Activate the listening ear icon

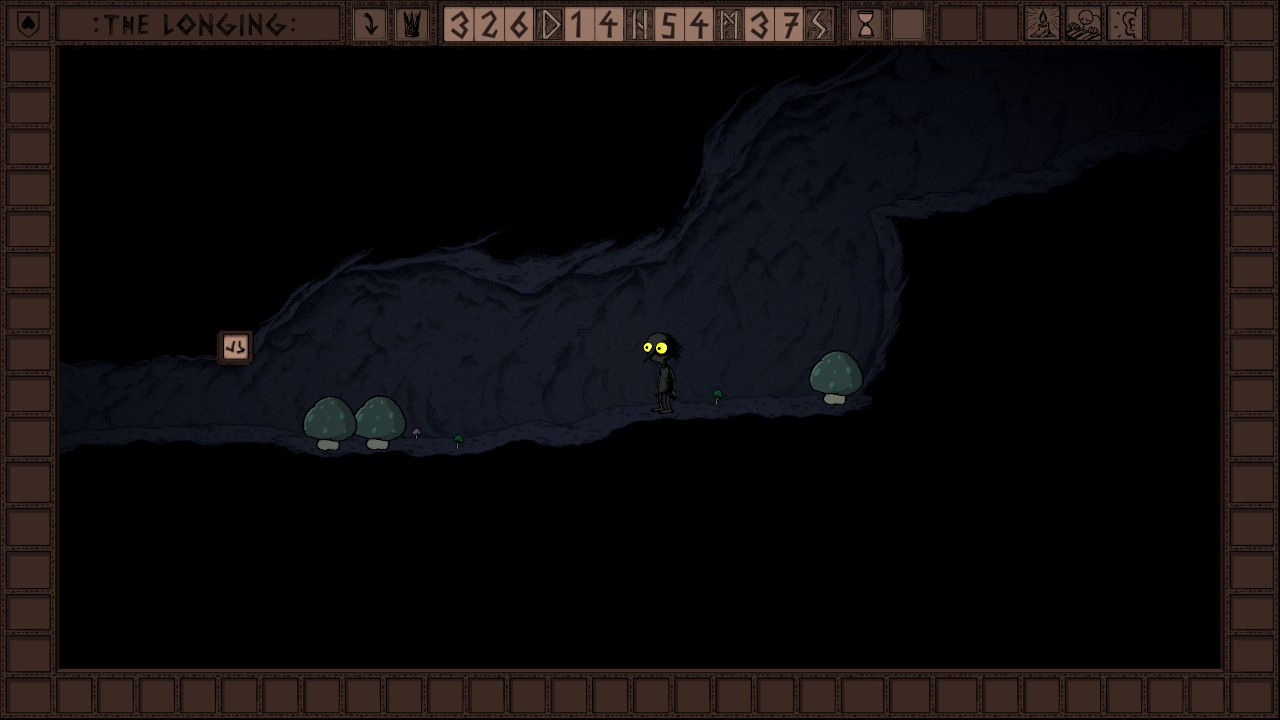tap(1126, 24)
